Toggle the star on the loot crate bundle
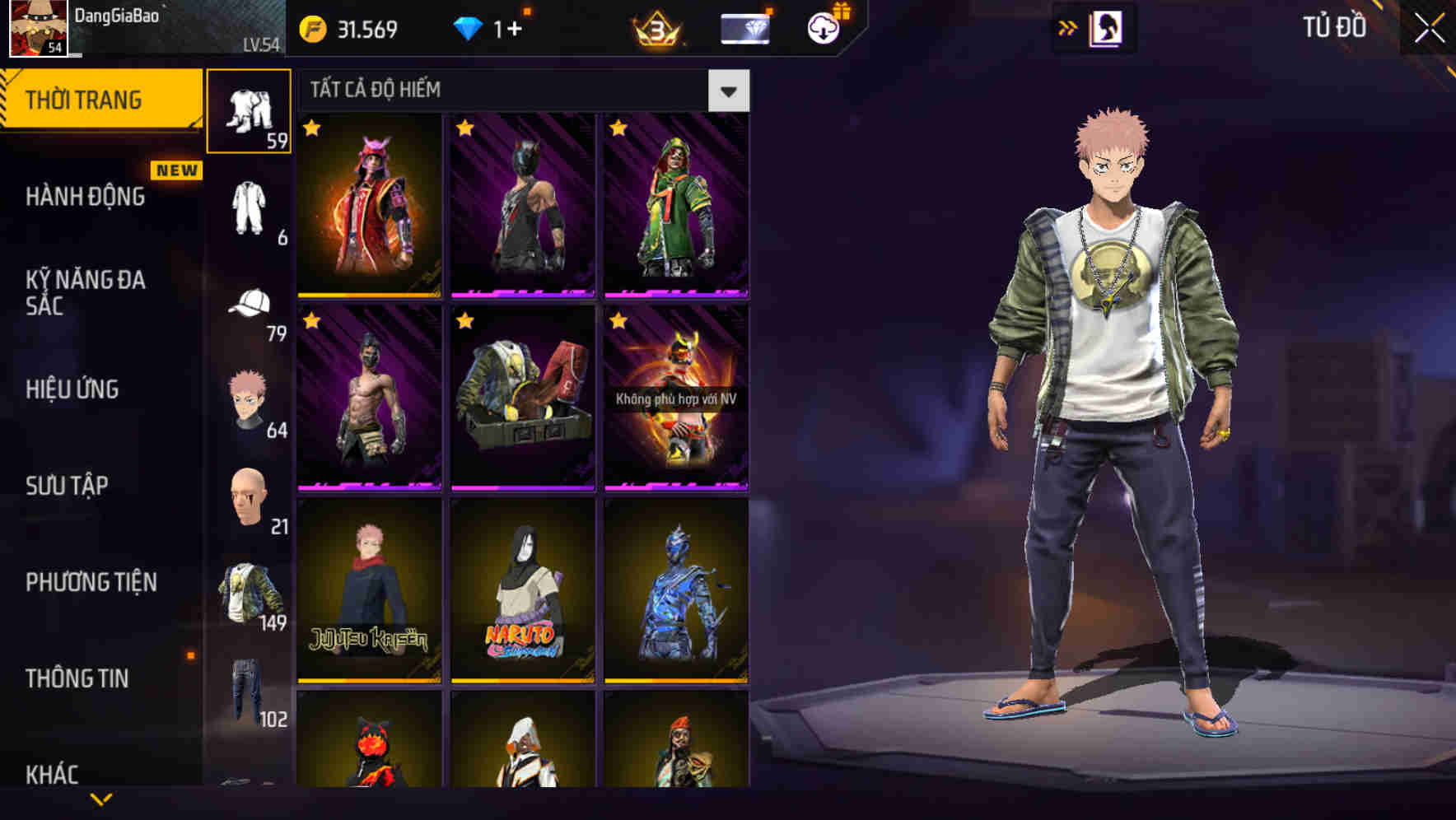The width and height of the screenshot is (1456, 820). coord(463,320)
